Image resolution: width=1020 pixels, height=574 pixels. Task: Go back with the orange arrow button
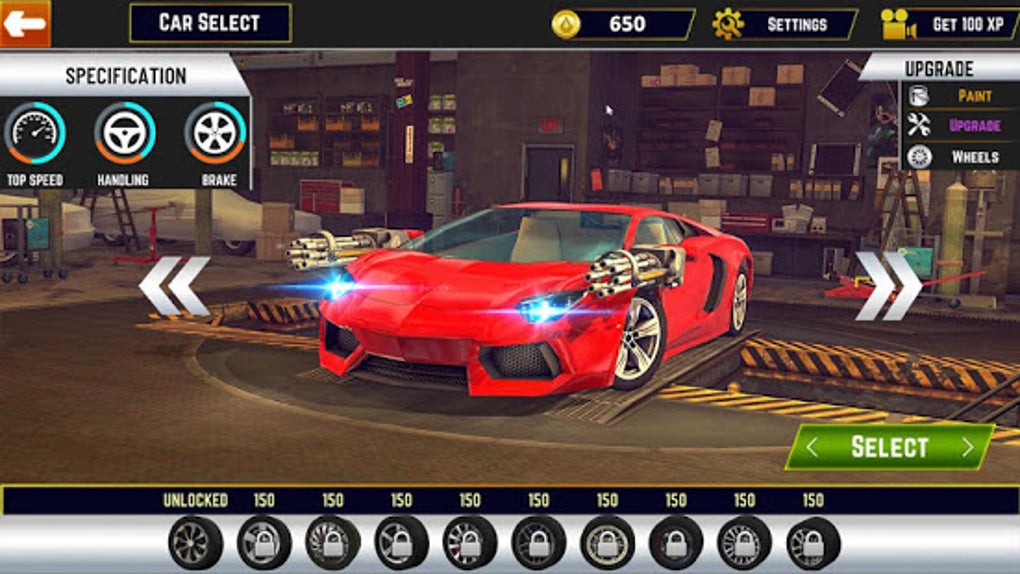coord(25,22)
